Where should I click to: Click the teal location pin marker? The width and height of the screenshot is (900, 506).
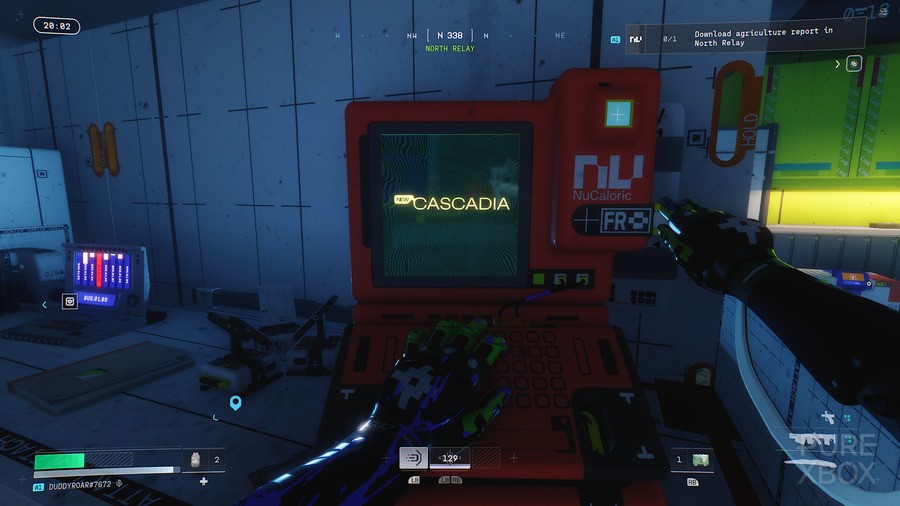[236, 403]
